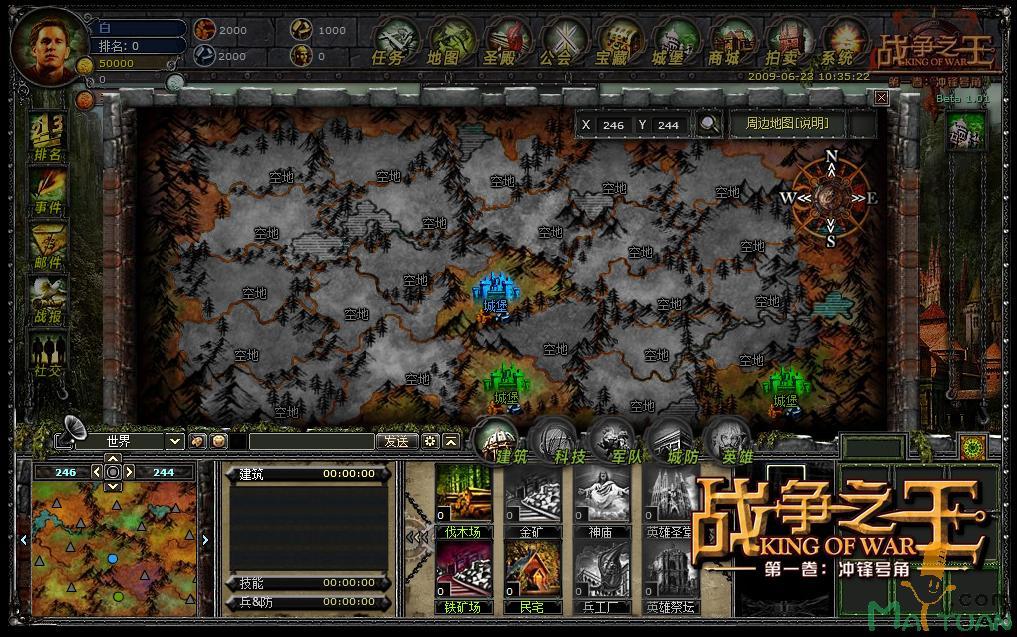
Task: Focus the chat message input field
Action: pyautogui.click(x=311, y=441)
